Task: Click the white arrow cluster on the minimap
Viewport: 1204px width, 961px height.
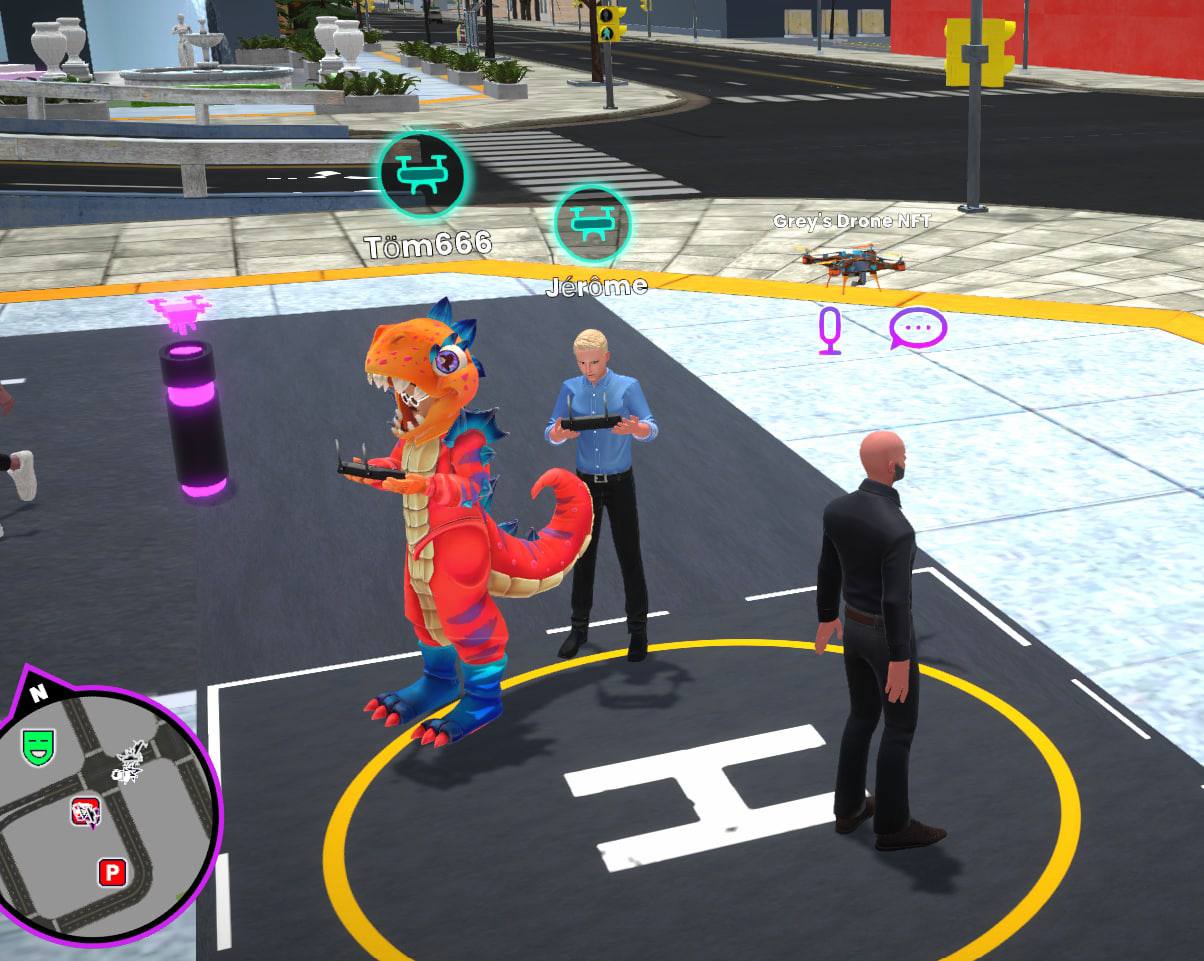Action: (x=131, y=762)
